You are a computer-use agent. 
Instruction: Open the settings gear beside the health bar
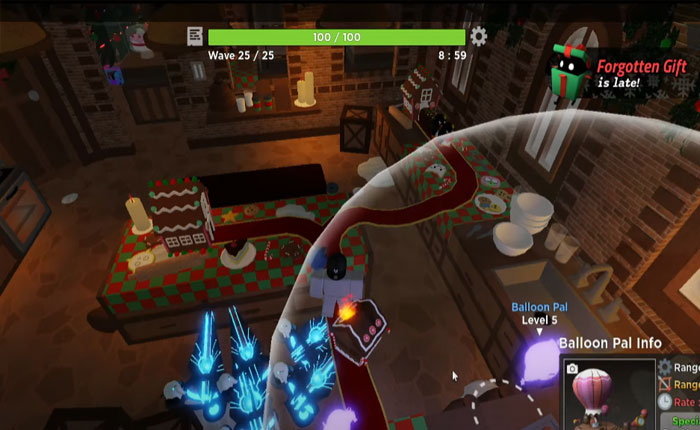coord(479,37)
